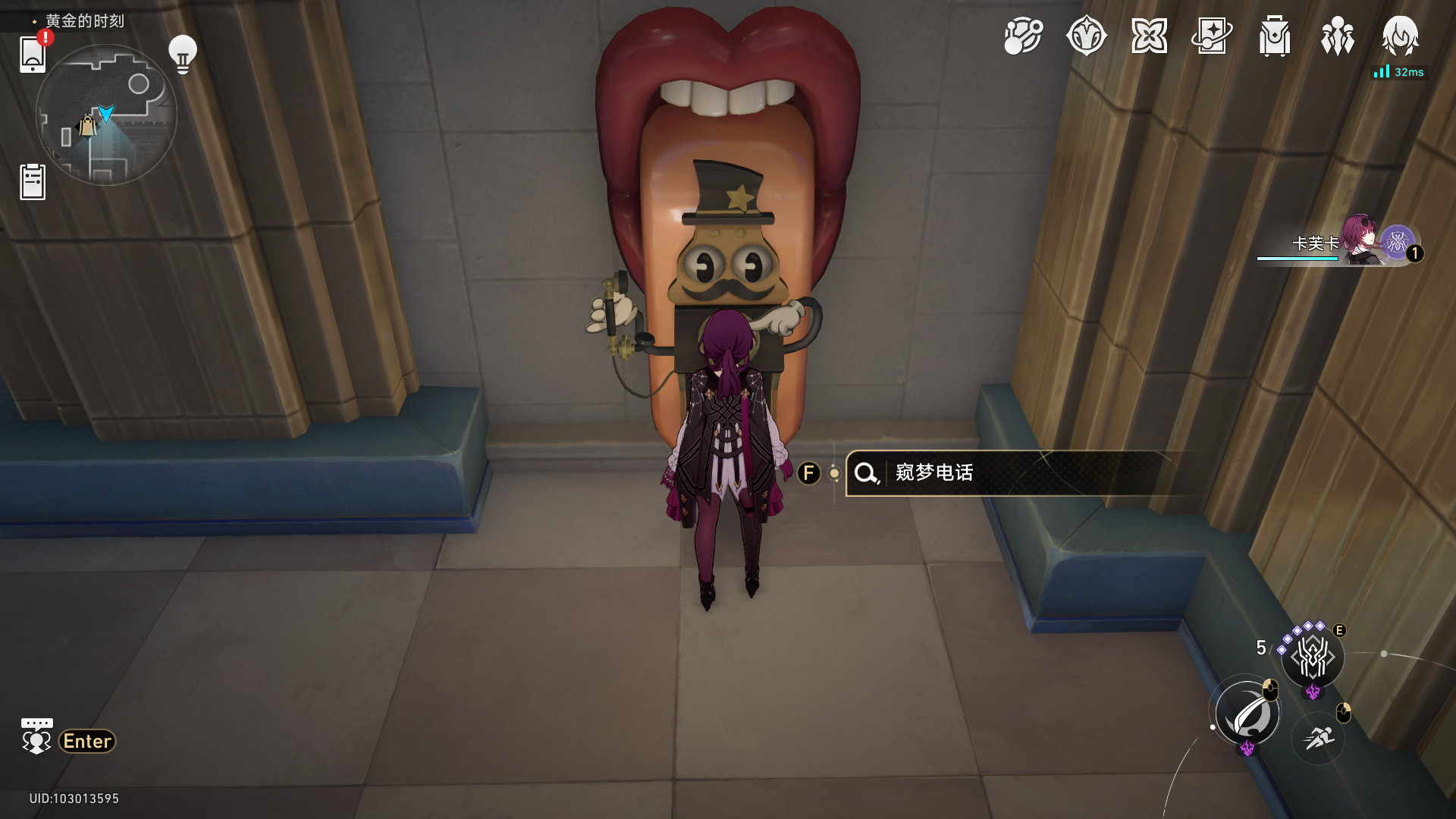Viewport: 1456px width, 819px height.
Task: Open the circular minimap
Action: [x=106, y=115]
